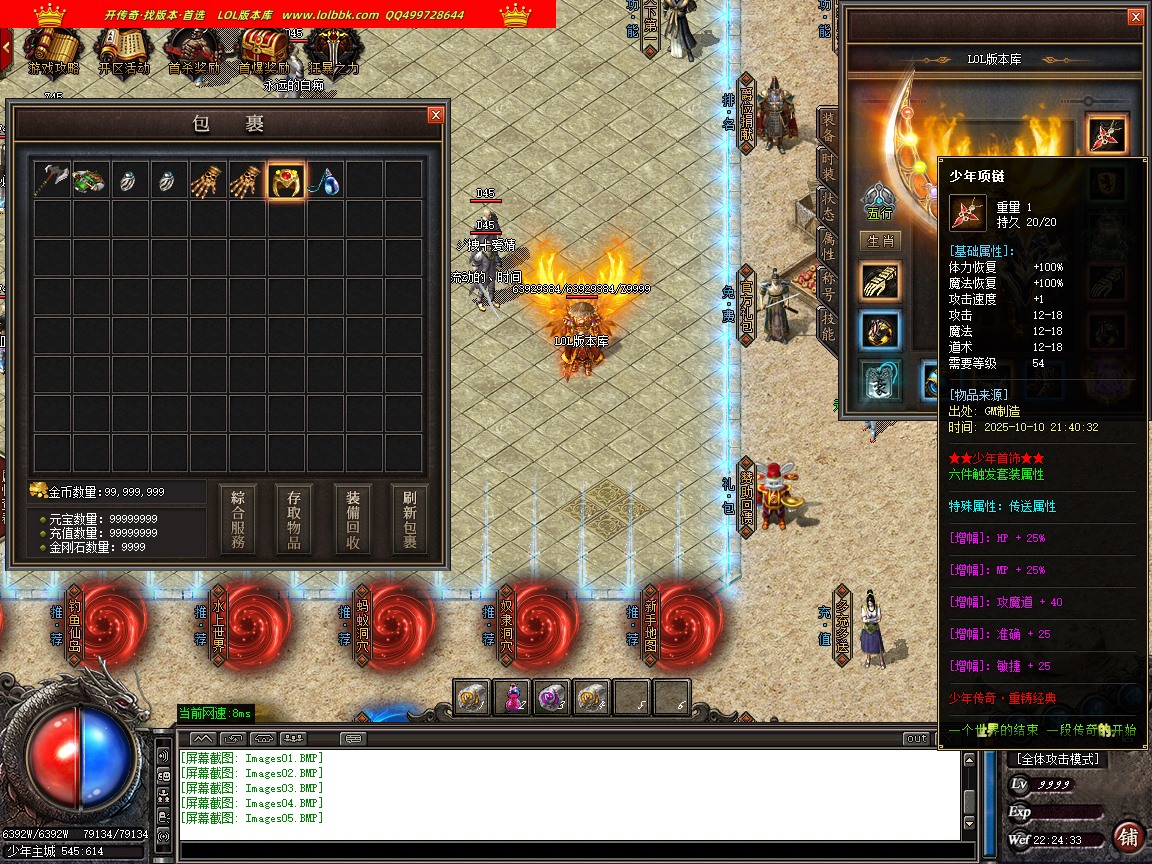Viewport: 1152px width, 864px height.
Task: Open the 首爆奖励 treasure chest icon
Action: pos(264,50)
